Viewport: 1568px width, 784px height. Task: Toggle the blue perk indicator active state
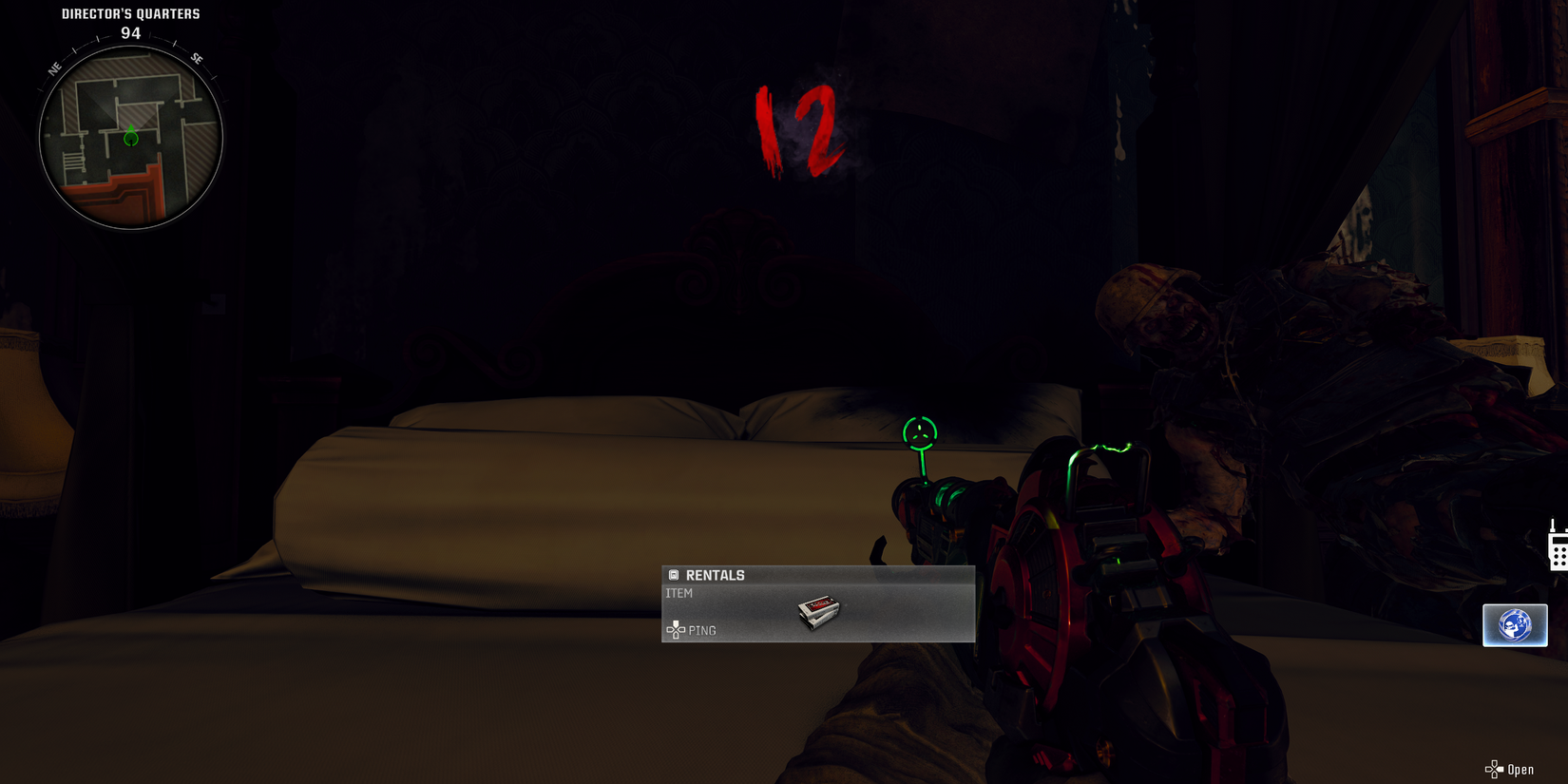pyautogui.click(x=1515, y=624)
